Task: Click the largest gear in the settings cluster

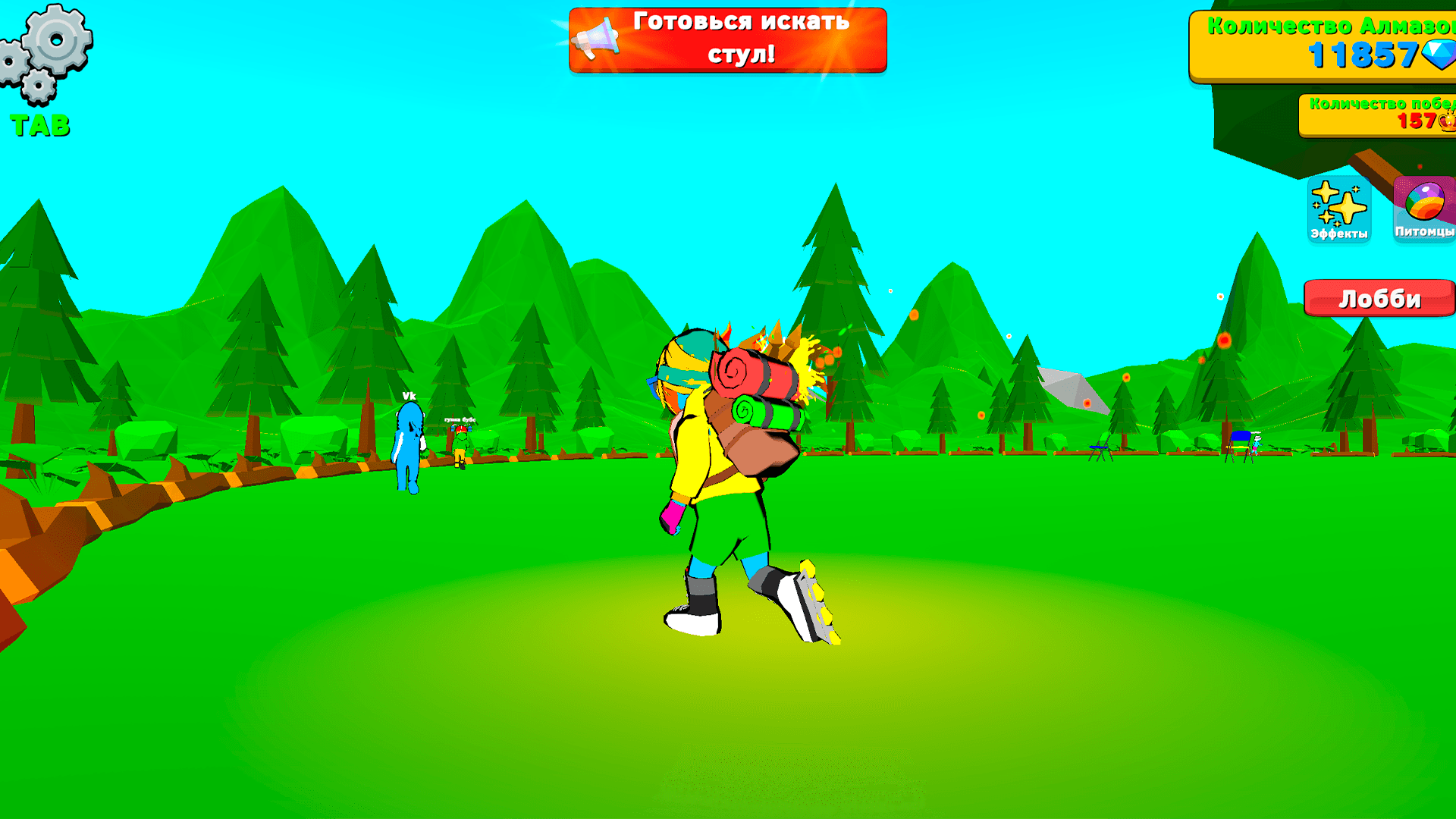Action: click(55, 39)
